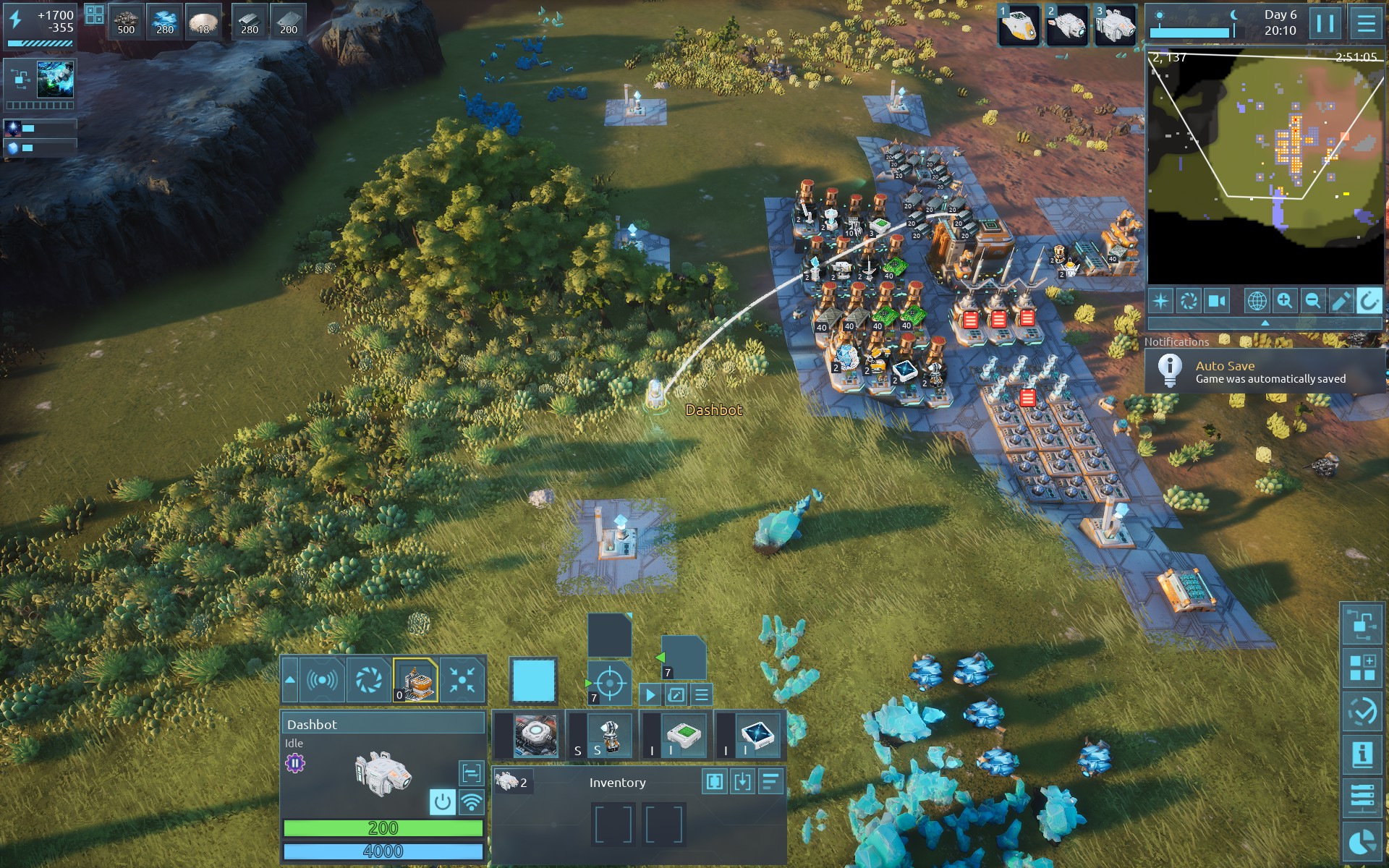The width and height of the screenshot is (1389, 868).
Task: Select the orange building item slot
Action: (415, 681)
